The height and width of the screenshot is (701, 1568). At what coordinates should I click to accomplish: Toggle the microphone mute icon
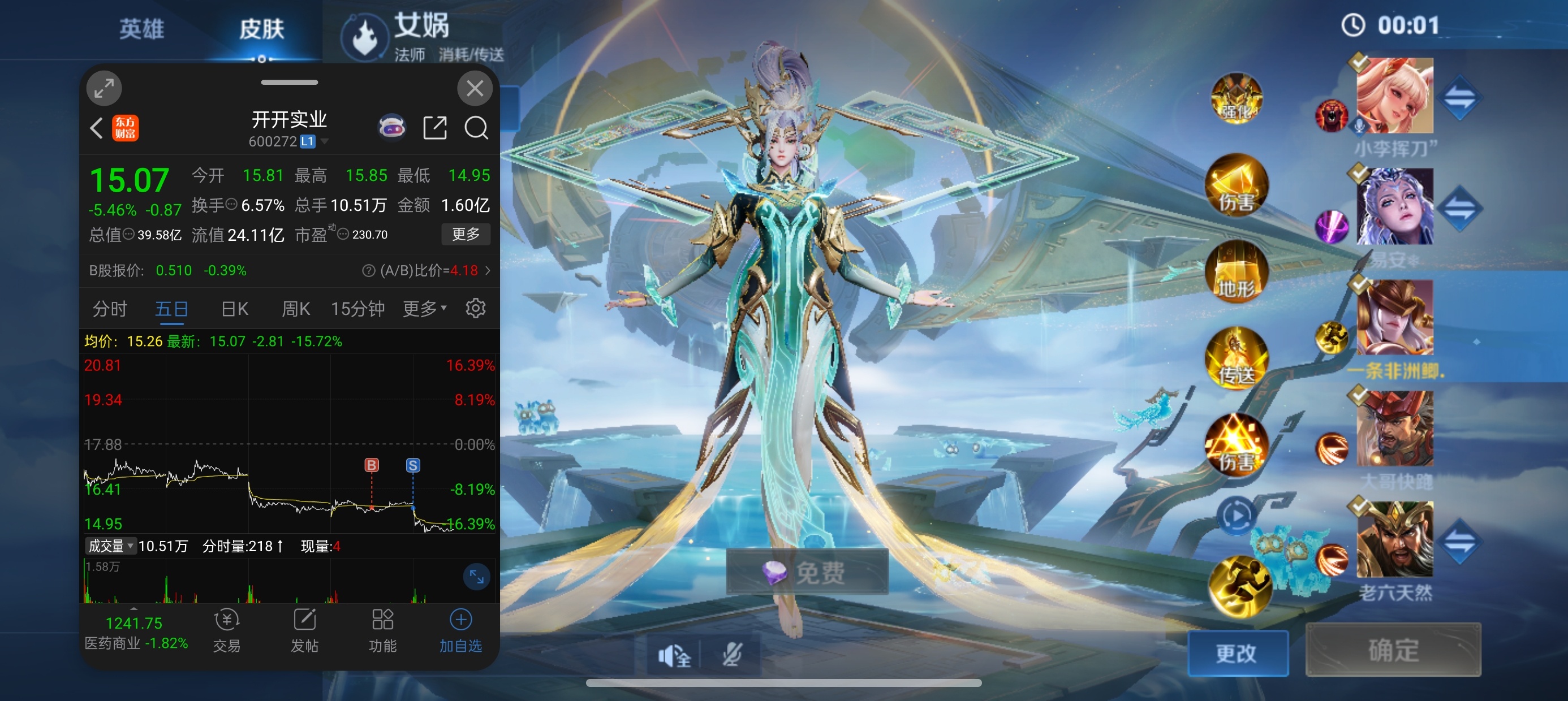point(731,655)
